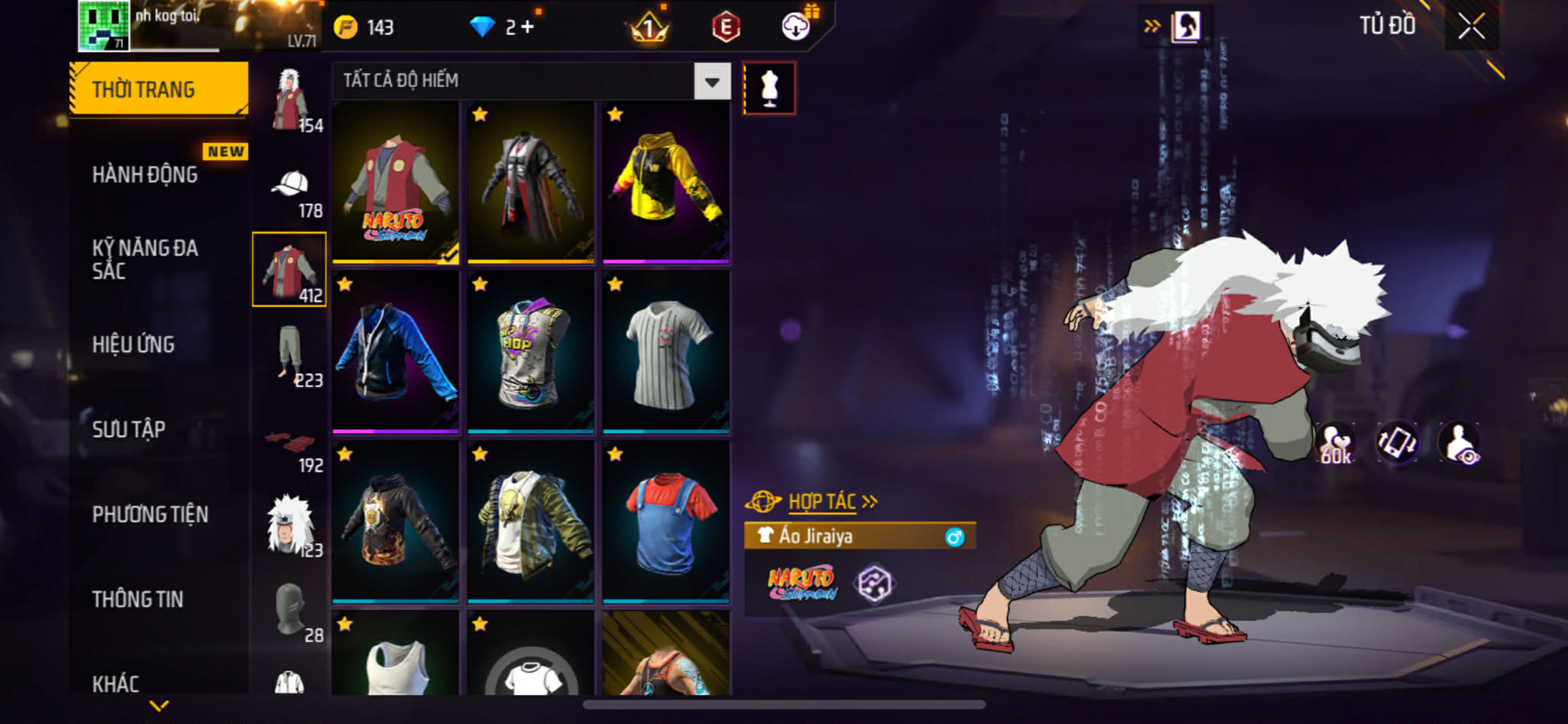Image resolution: width=1568 pixels, height=724 pixels.
Task: Choose the striped white jersey shirt
Action: 665,353
